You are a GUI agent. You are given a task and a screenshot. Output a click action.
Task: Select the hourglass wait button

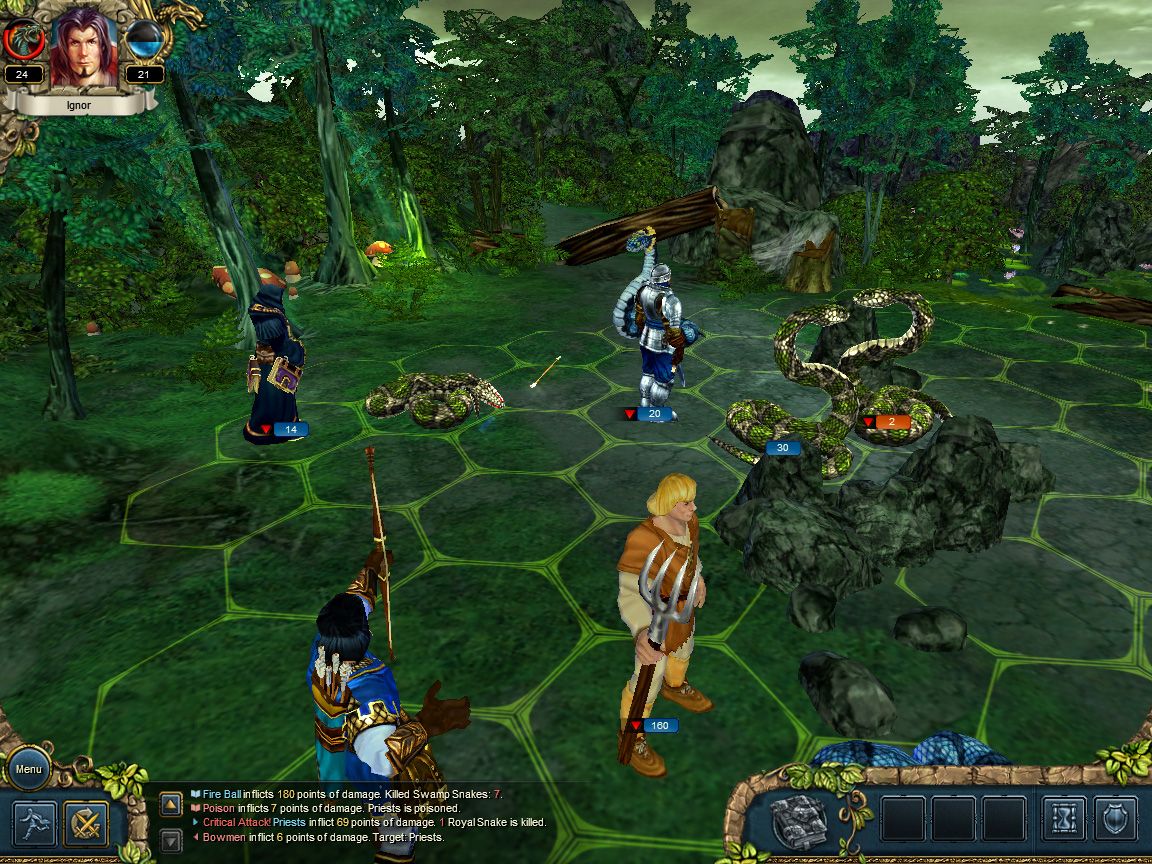click(1063, 819)
